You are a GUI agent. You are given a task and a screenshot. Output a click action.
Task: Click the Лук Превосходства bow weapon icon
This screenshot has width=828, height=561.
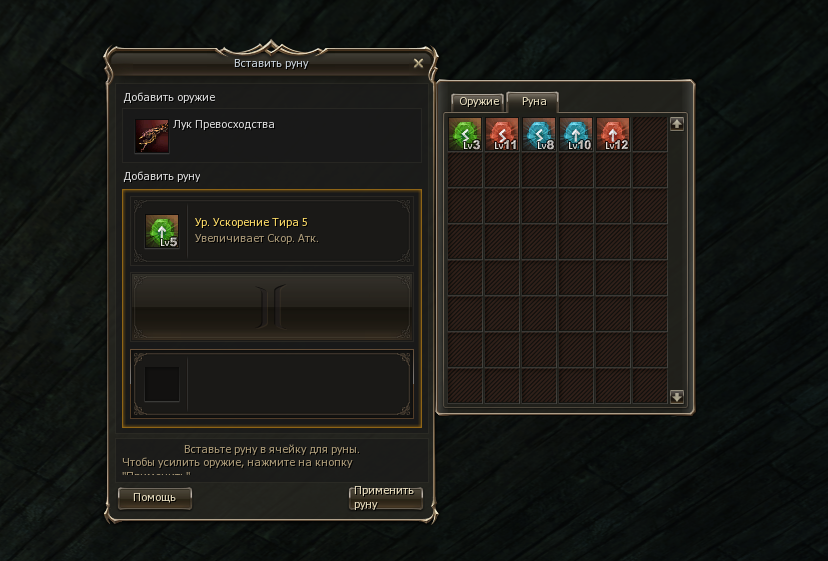(x=153, y=136)
